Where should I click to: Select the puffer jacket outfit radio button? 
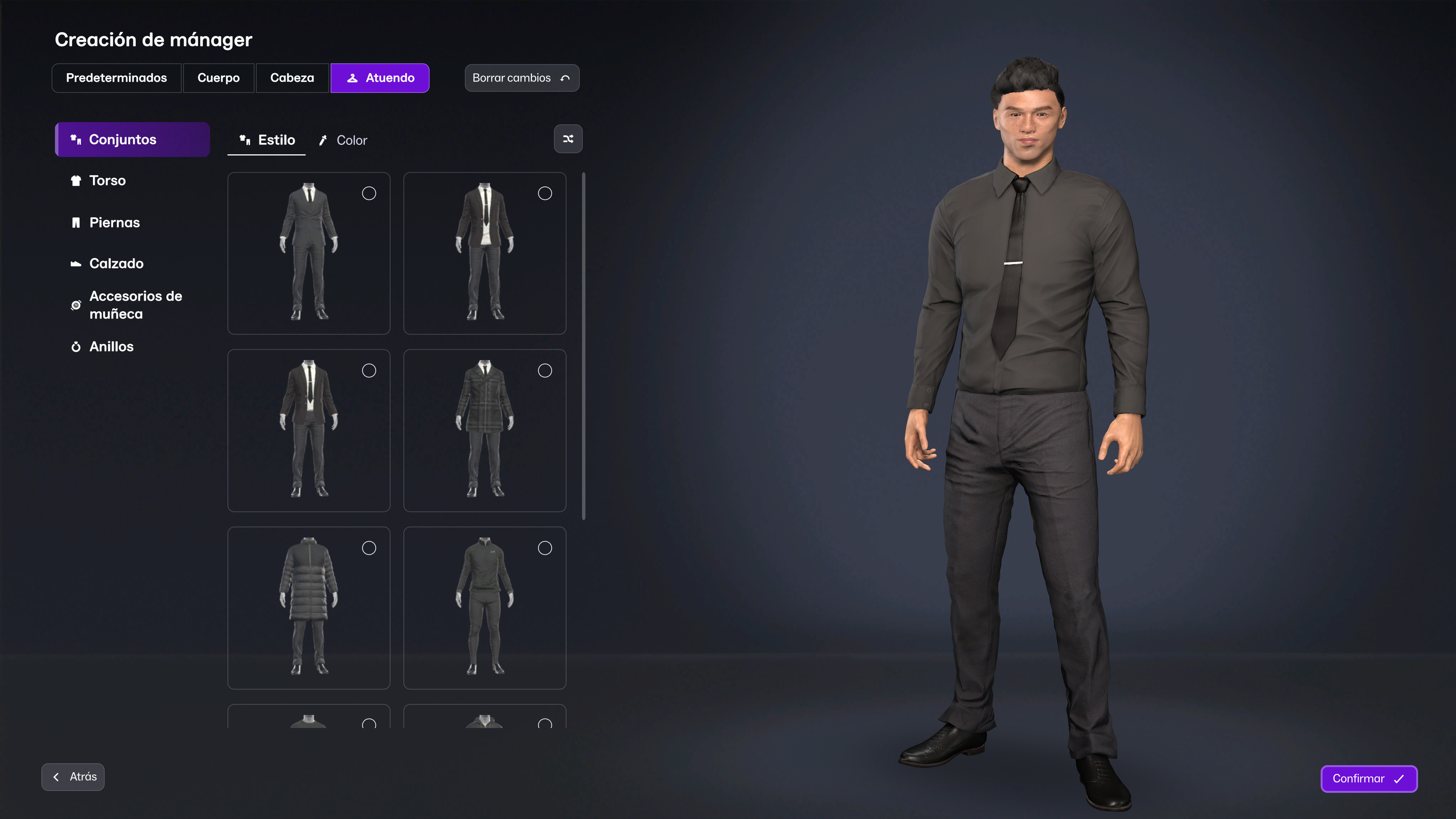(x=369, y=548)
